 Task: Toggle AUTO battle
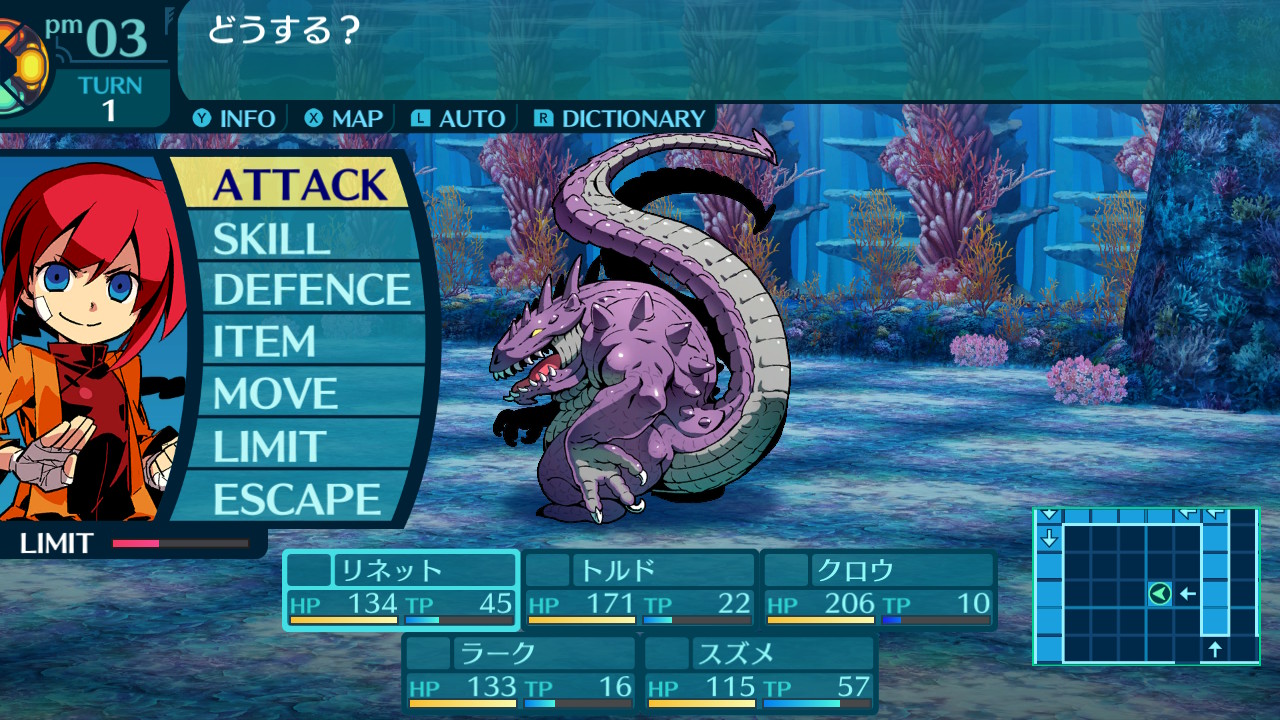coord(459,119)
